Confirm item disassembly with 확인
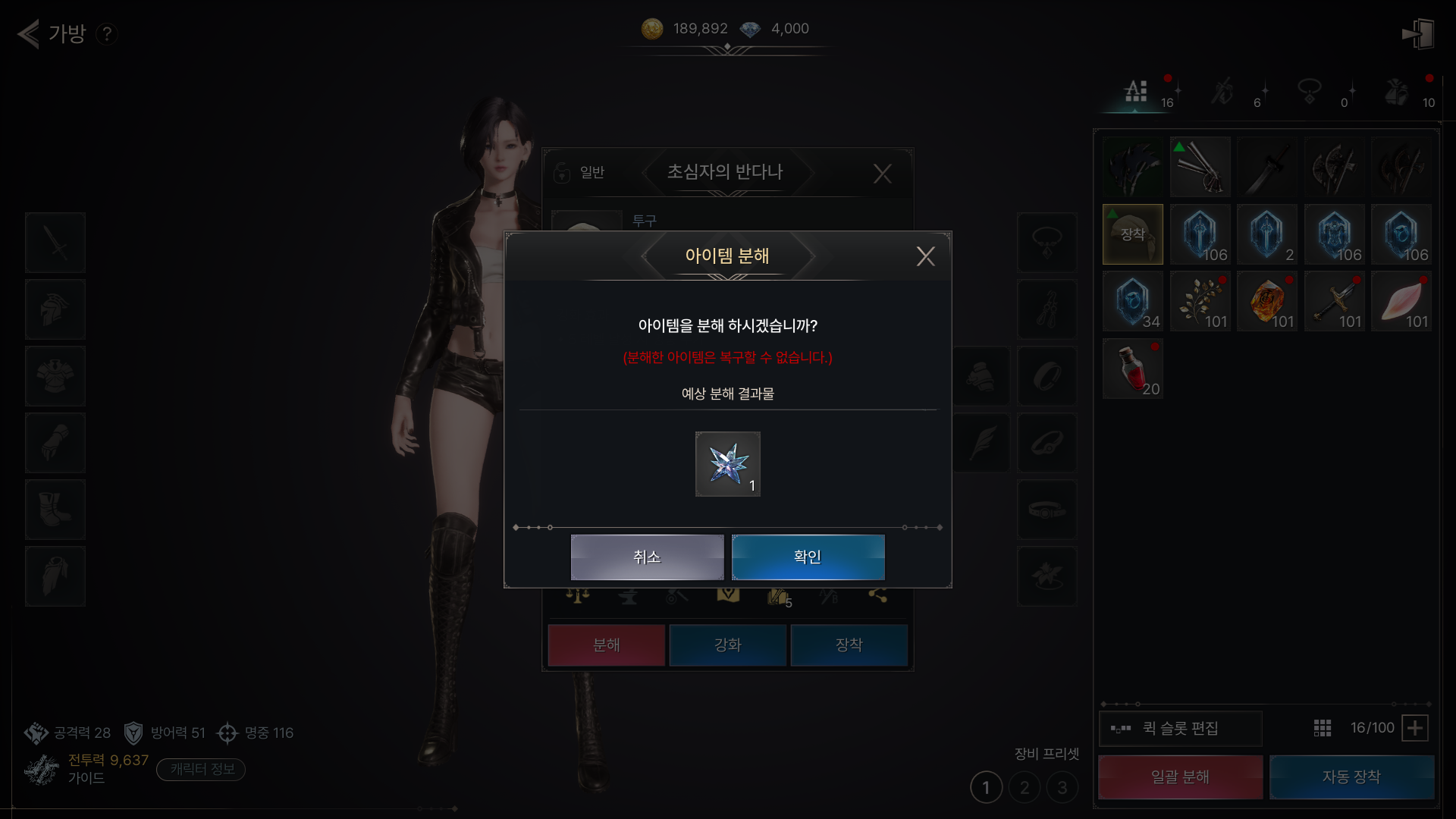The height and width of the screenshot is (819, 1456). click(x=808, y=557)
